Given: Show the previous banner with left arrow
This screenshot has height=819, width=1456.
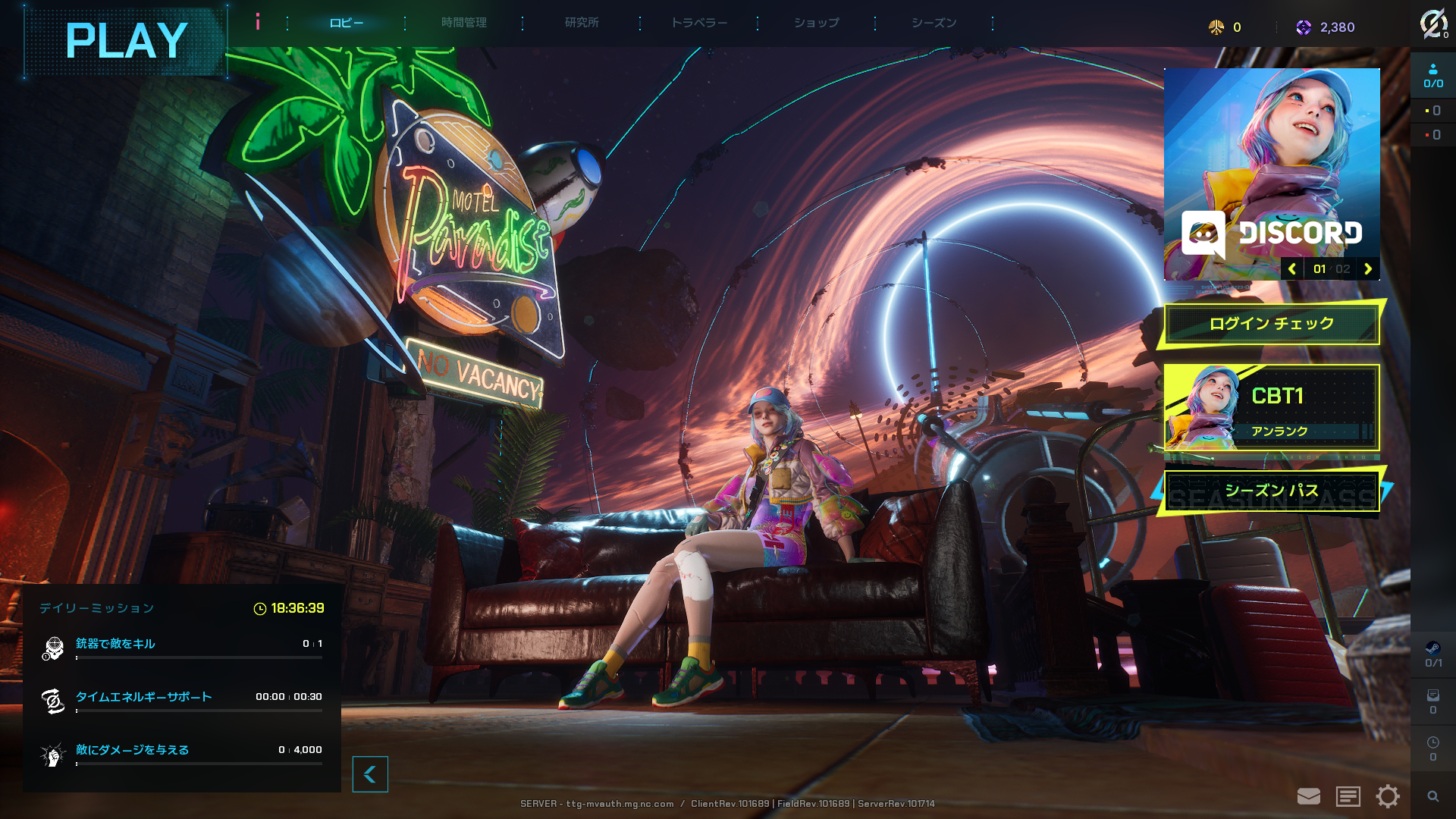Looking at the screenshot, I should click(x=1292, y=269).
